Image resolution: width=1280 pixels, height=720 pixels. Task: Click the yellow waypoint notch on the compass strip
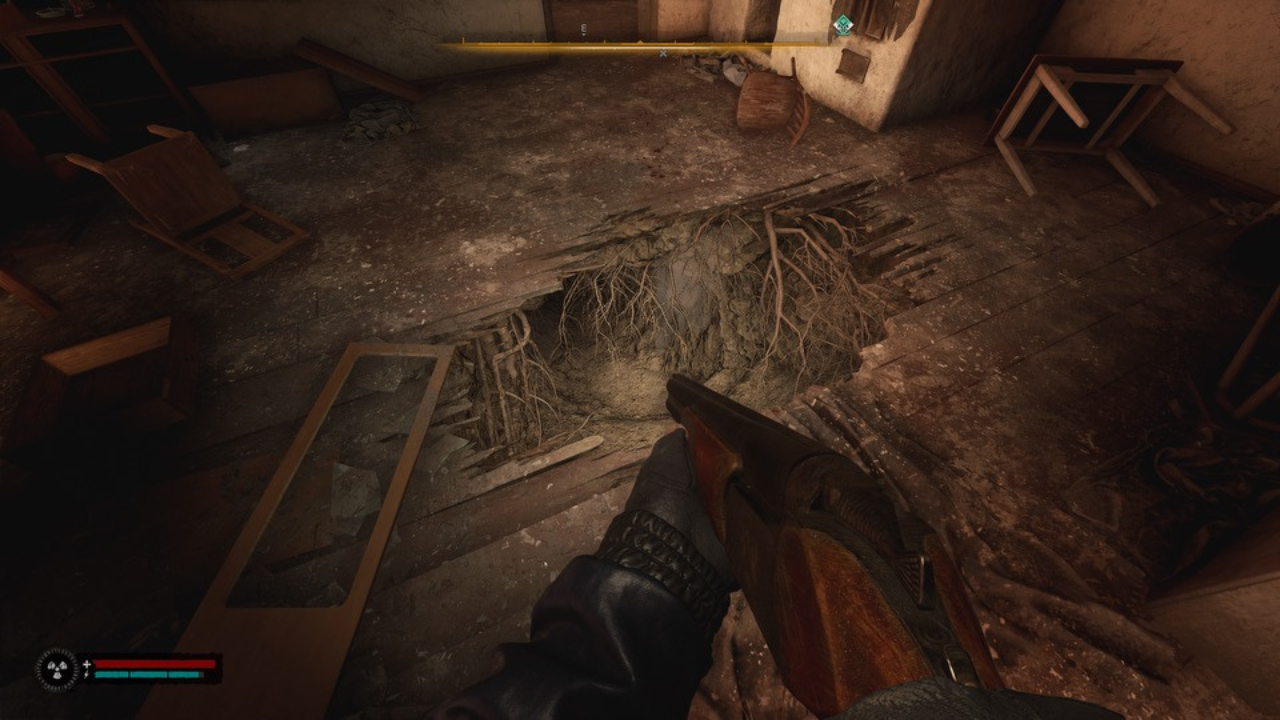pyautogui.click(x=638, y=41)
